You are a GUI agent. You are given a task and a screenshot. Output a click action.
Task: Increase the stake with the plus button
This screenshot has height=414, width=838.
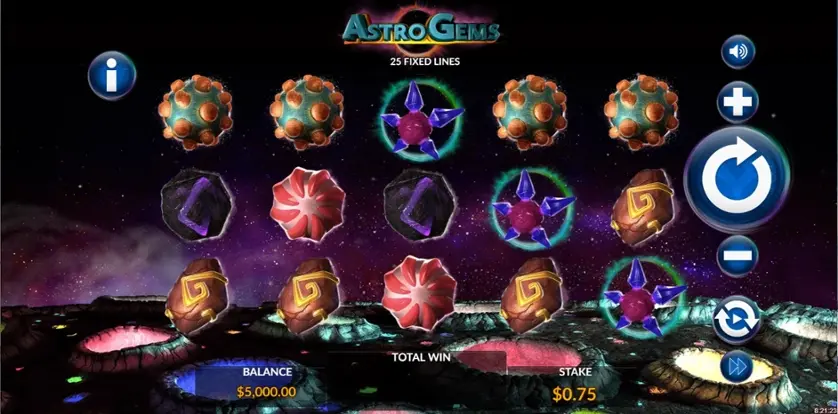coord(738,102)
